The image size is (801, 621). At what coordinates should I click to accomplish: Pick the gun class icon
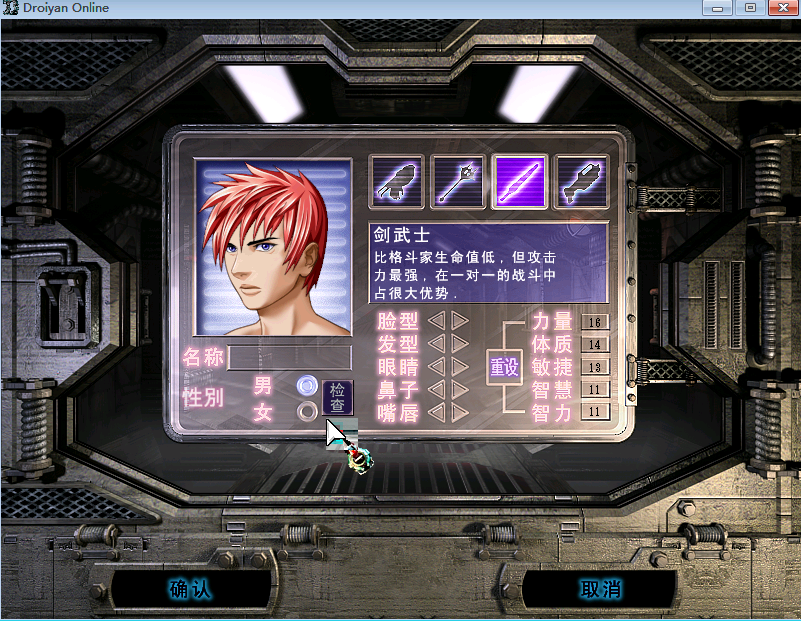click(x=580, y=181)
